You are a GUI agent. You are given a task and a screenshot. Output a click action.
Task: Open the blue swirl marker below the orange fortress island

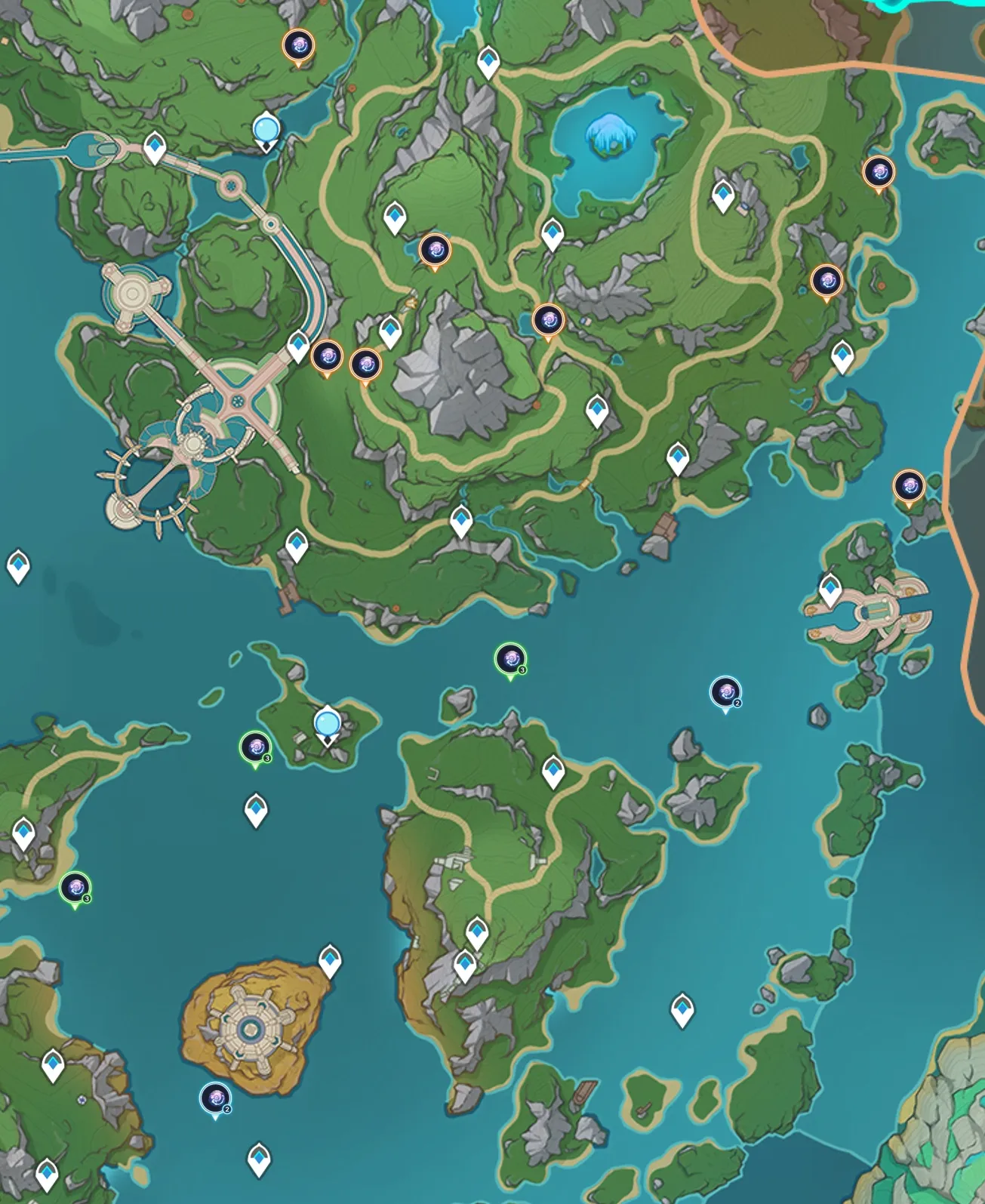pos(215,1098)
